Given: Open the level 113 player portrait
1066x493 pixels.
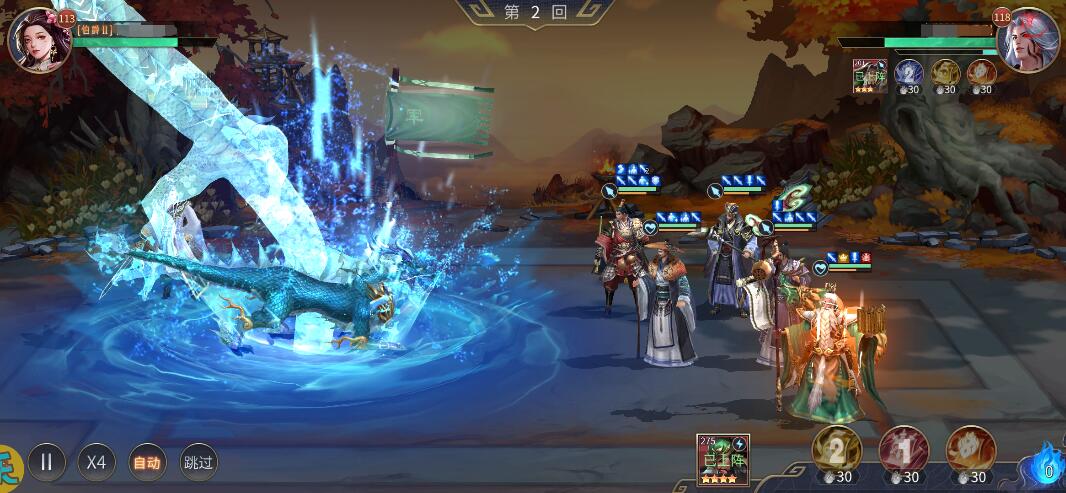Looking at the screenshot, I should point(38,40).
